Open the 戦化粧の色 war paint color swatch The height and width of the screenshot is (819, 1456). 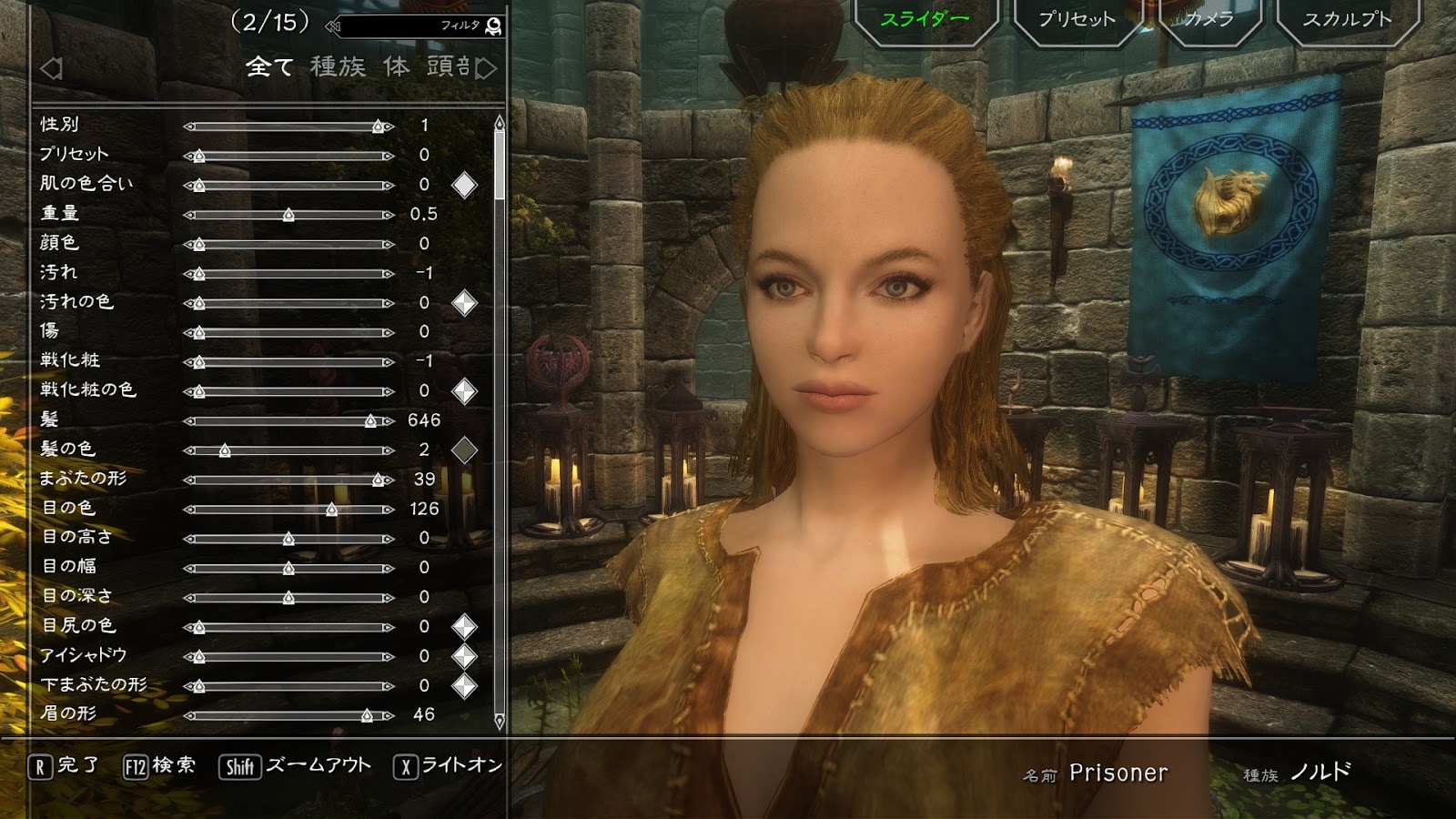[464, 391]
